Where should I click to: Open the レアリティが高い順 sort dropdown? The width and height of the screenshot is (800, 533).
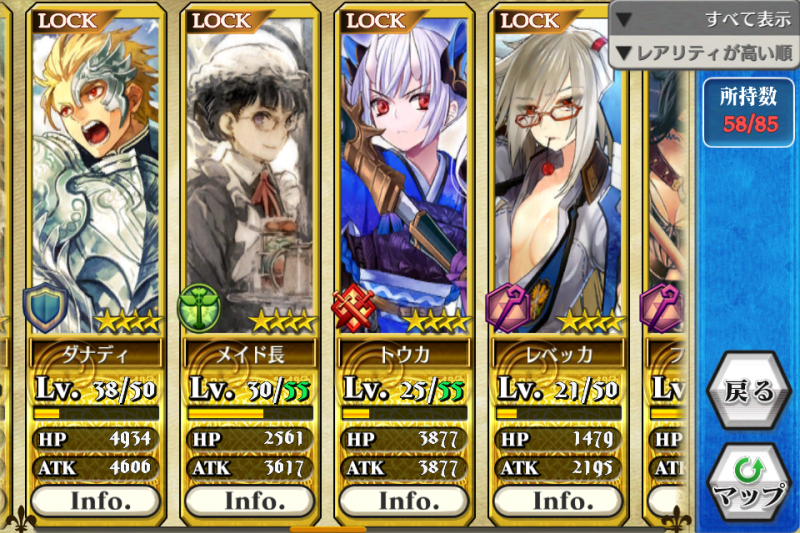[x=704, y=51]
